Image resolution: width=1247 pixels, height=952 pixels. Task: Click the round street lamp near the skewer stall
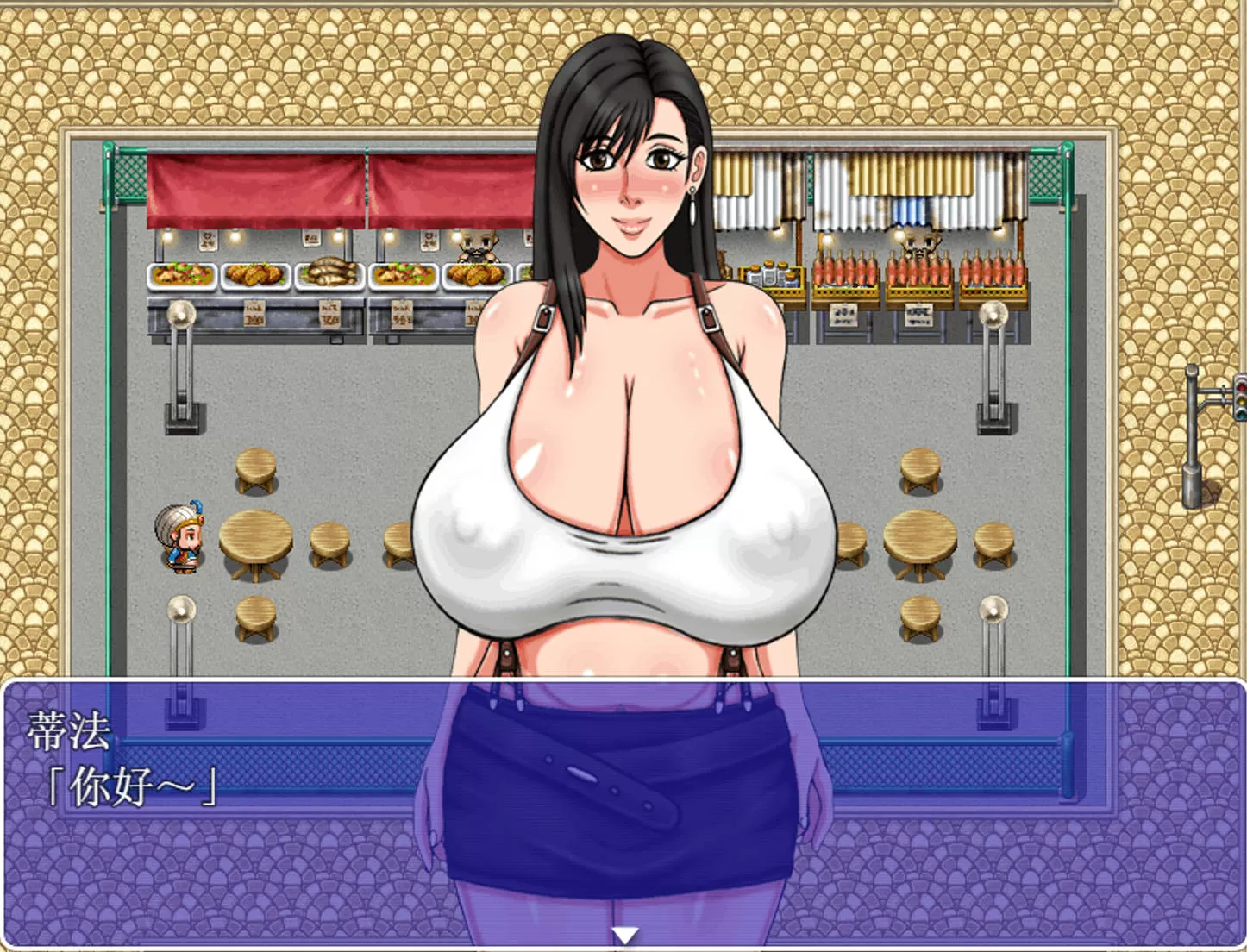pos(992,314)
